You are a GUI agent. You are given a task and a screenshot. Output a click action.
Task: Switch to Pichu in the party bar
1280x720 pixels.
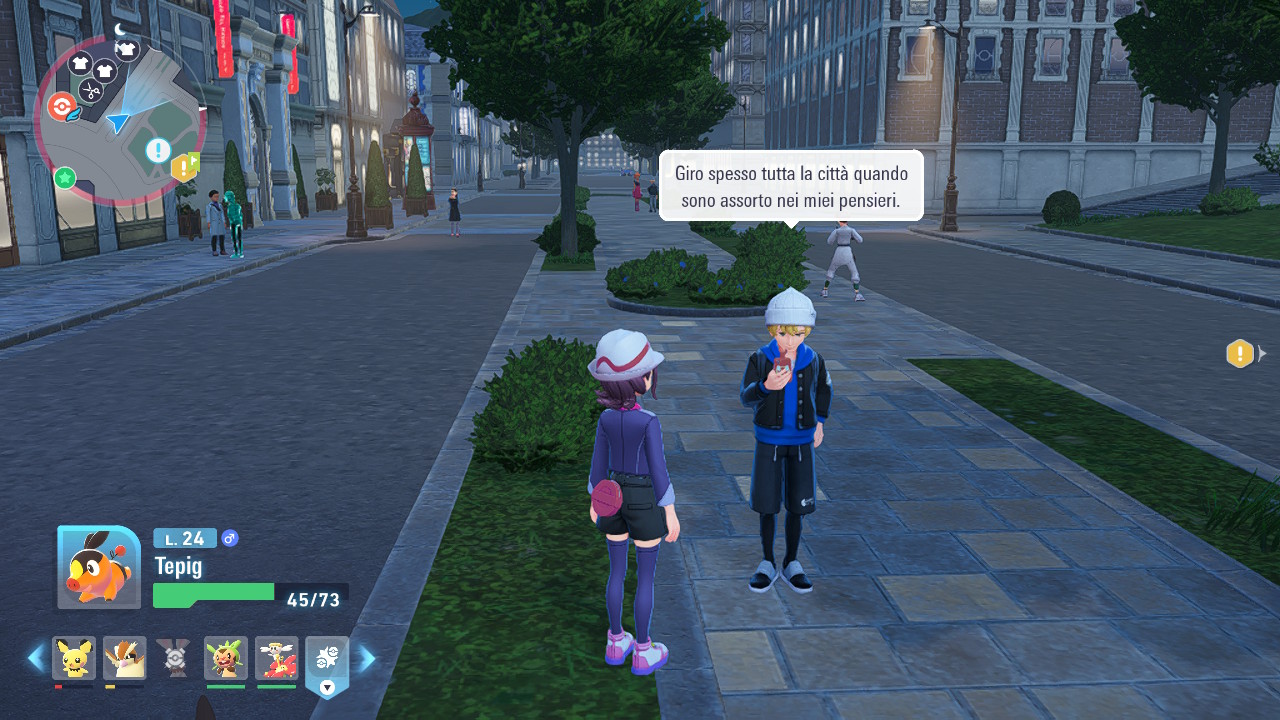click(x=74, y=657)
